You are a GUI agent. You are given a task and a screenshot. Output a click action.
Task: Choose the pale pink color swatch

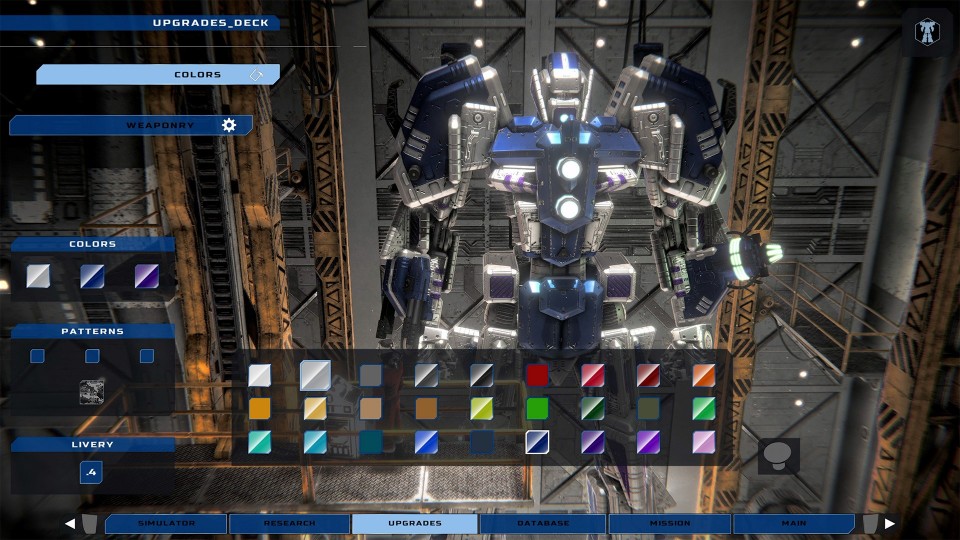click(704, 442)
